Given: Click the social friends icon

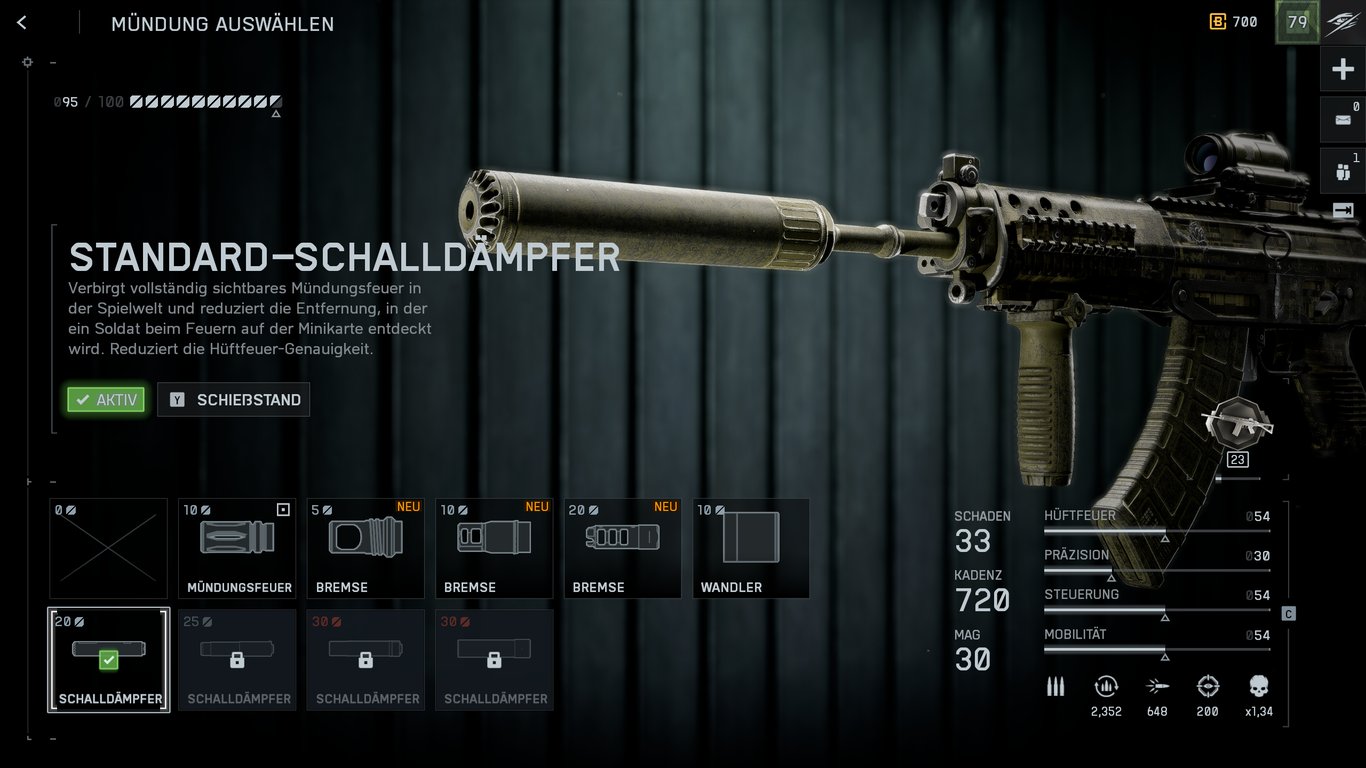Looking at the screenshot, I should tap(1345, 170).
